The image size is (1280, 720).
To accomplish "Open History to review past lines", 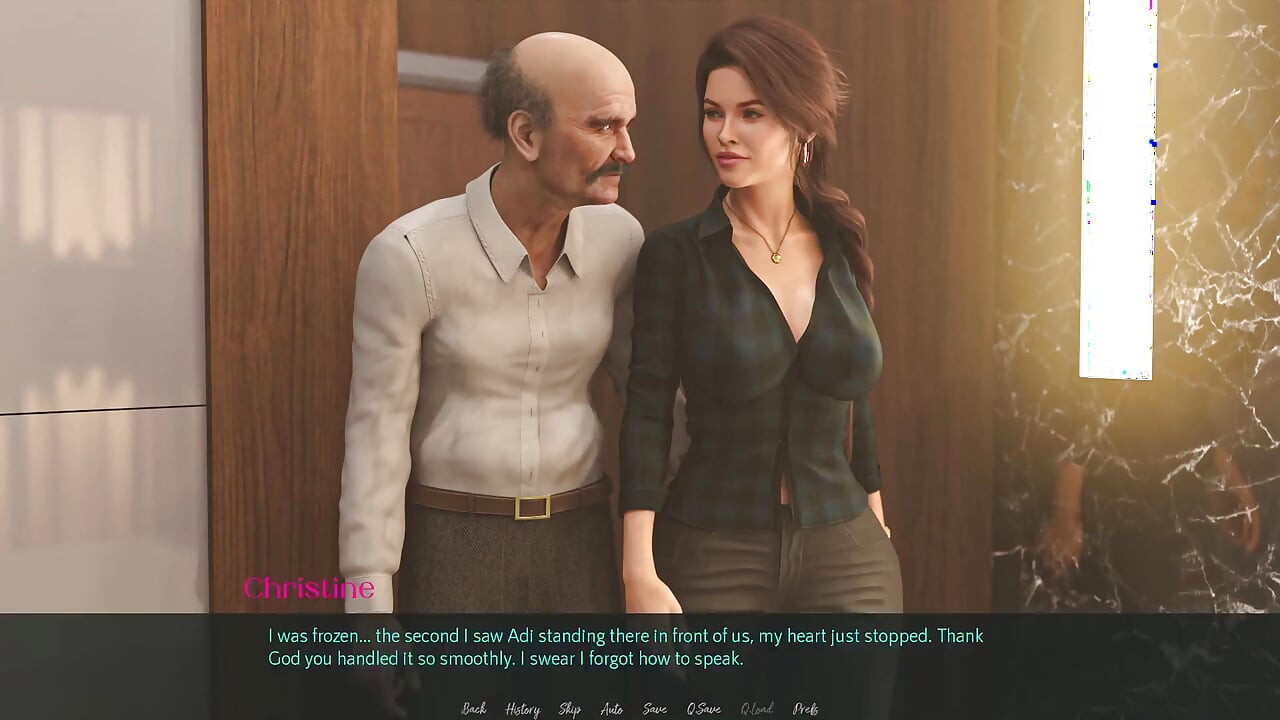I will 521,708.
